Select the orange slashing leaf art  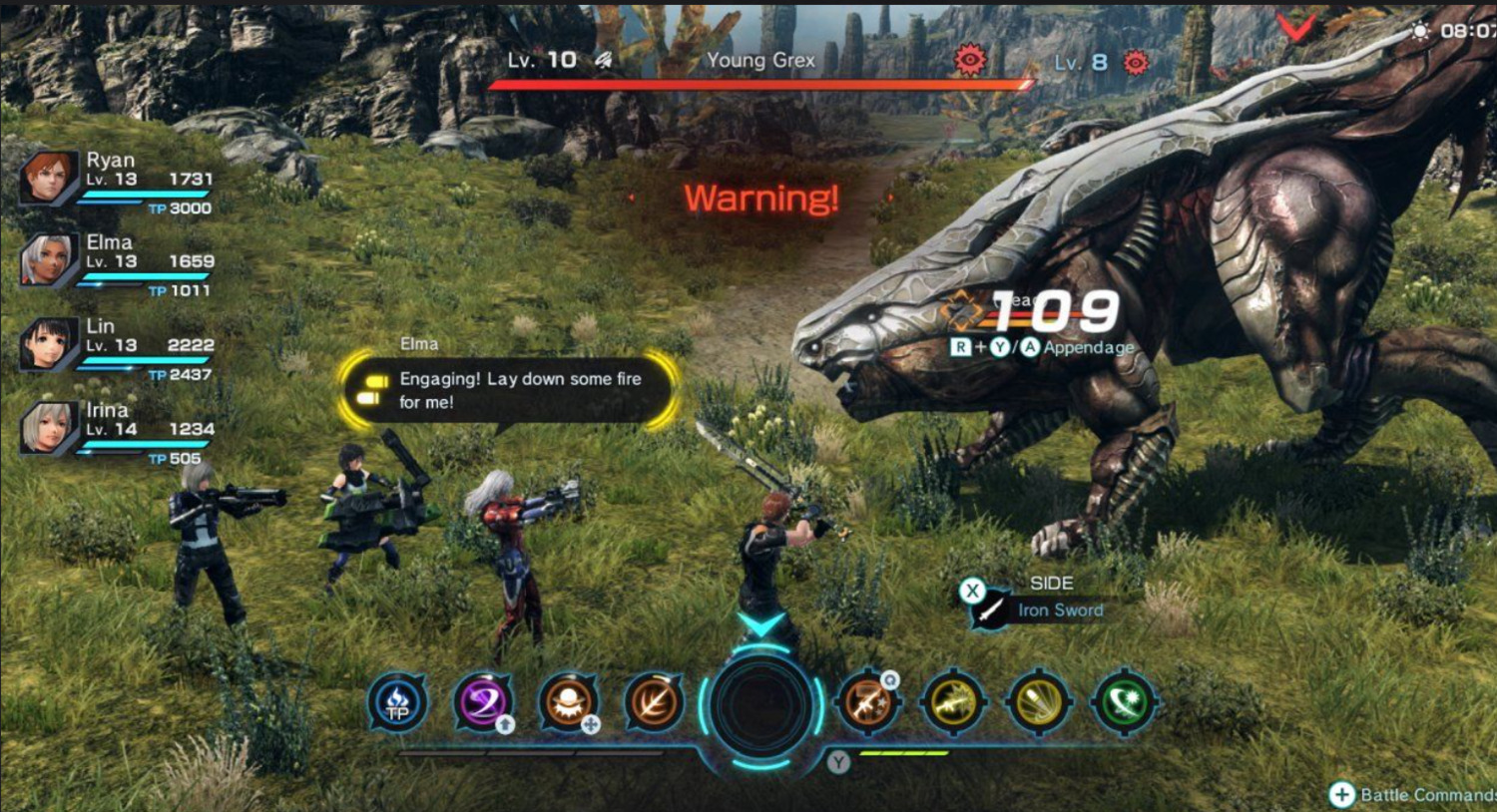coord(654,702)
